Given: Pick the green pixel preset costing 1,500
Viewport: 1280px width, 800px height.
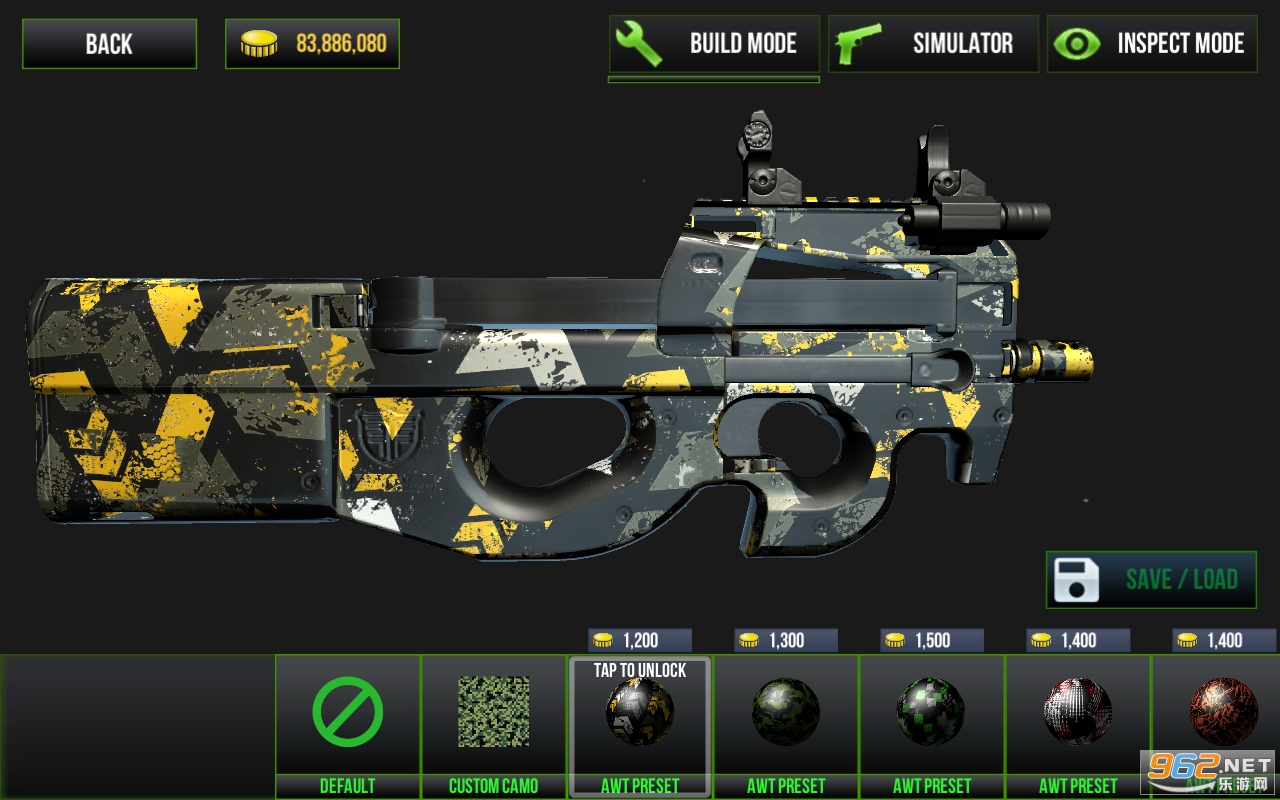Looking at the screenshot, I should coord(932,713).
